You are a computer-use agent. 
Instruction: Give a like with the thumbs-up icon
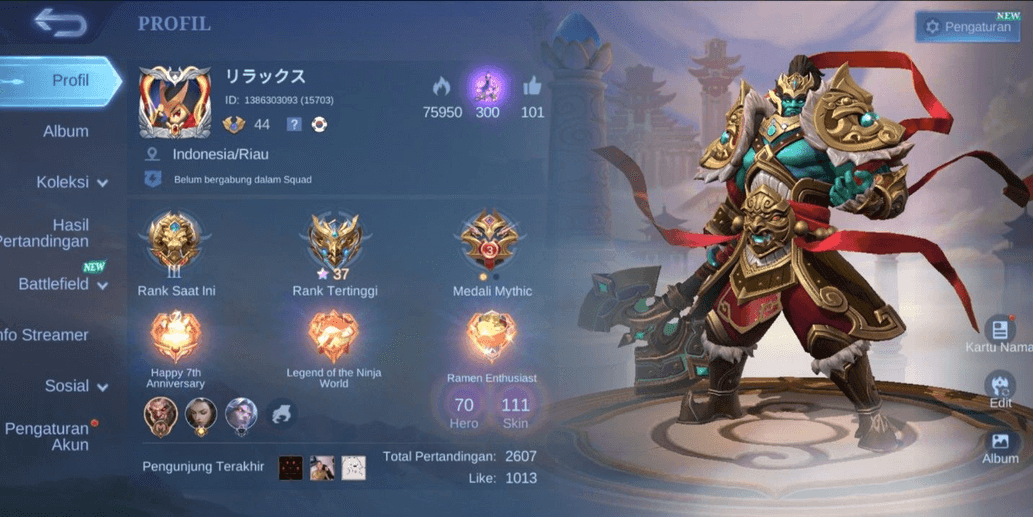[532, 87]
